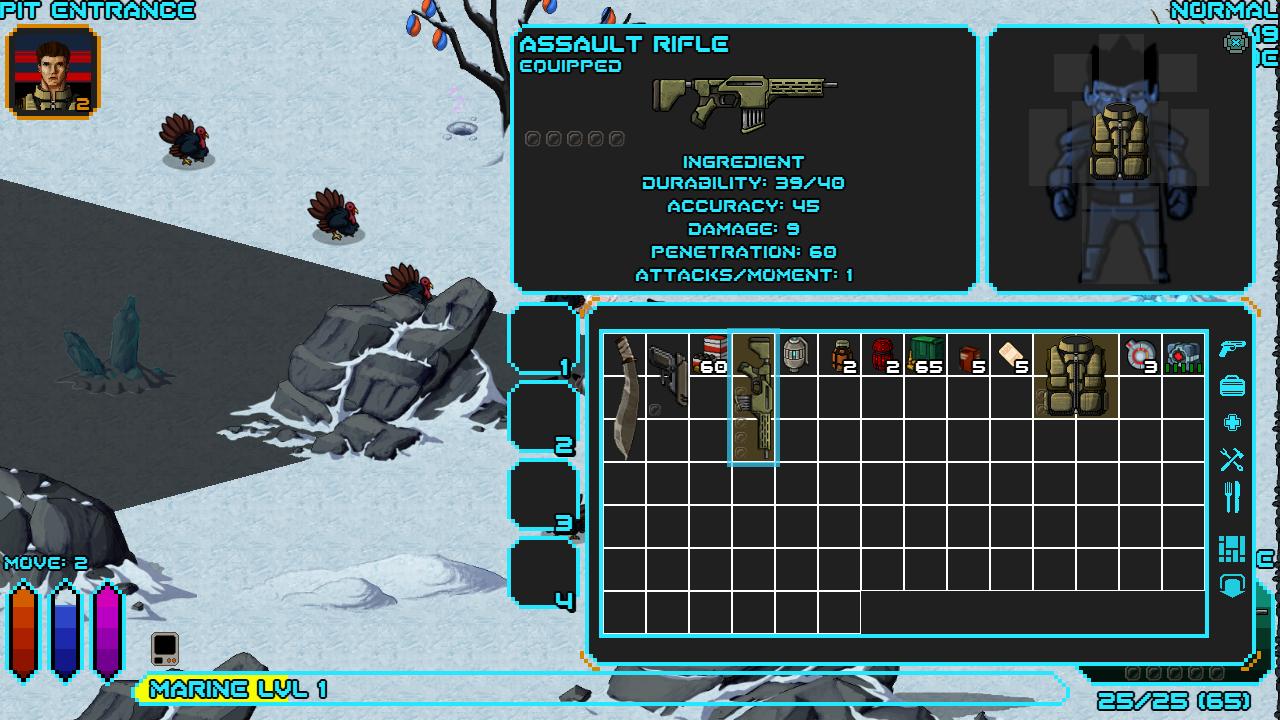Pick the red-and-white ammo box stack of 60
The image size is (1280, 720).
(710, 355)
